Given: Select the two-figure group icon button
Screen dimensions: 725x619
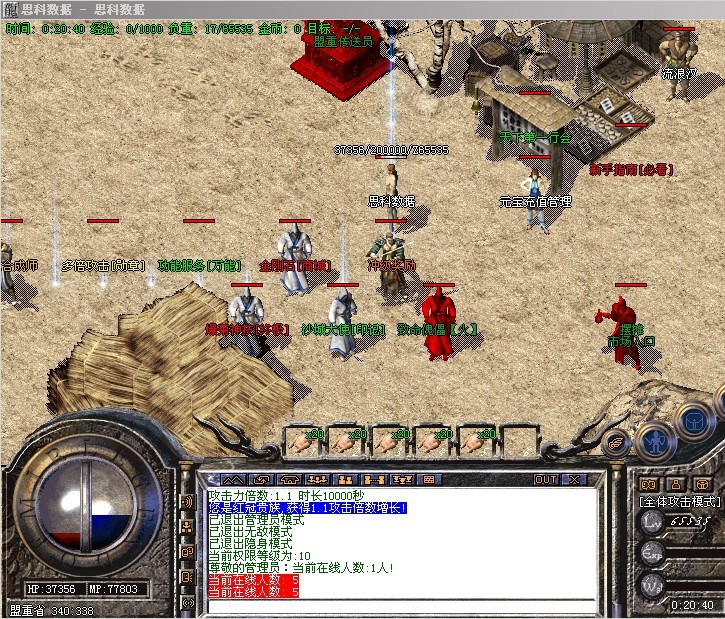Looking at the screenshot, I should pos(345,480).
